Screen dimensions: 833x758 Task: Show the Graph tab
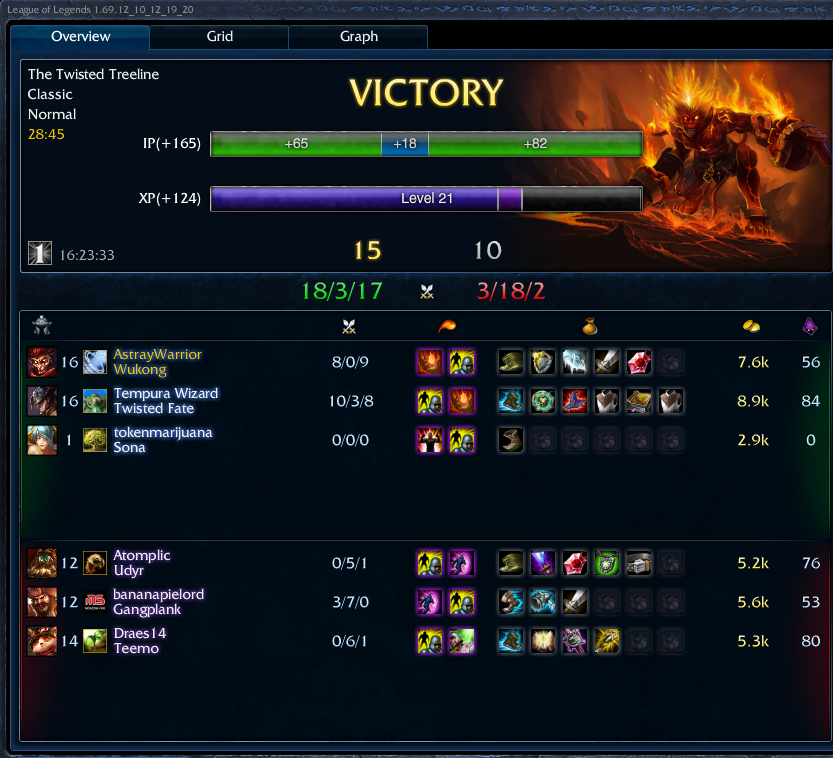click(x=358, y=37)
